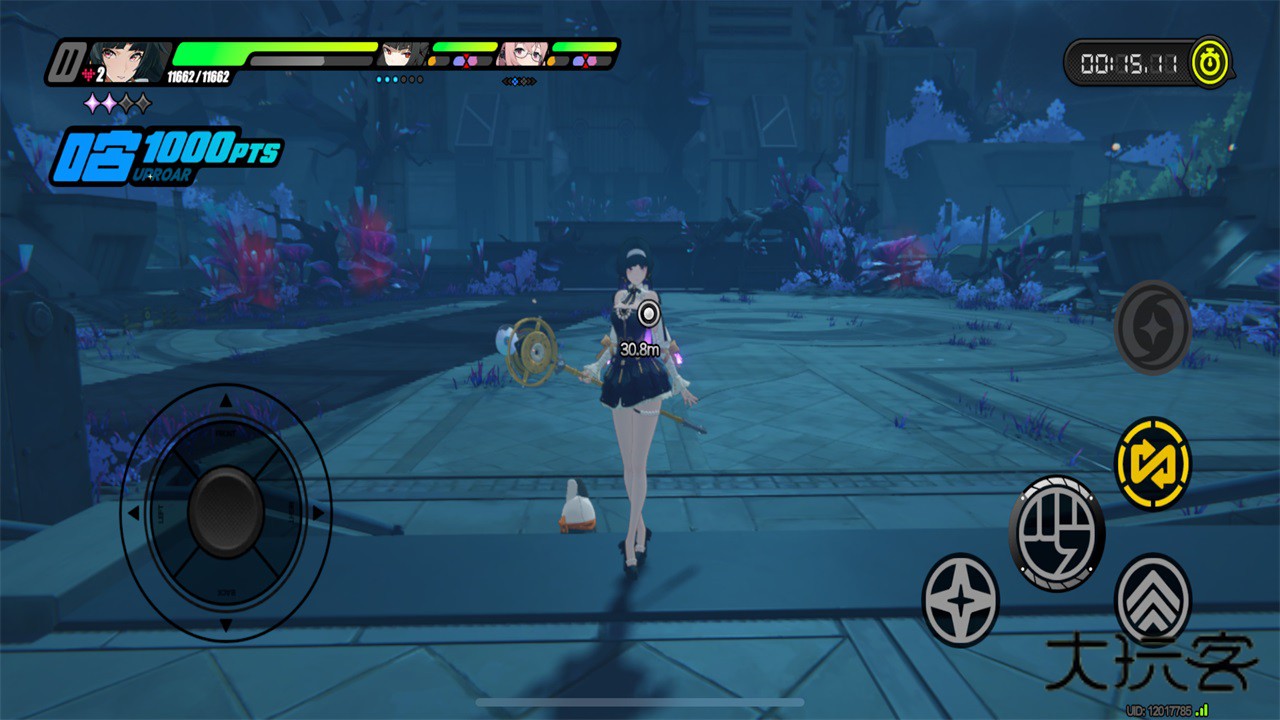Screen dimensions: 1280x720
Task: Tap the joystick's right arrow
Action: point(318,513)
